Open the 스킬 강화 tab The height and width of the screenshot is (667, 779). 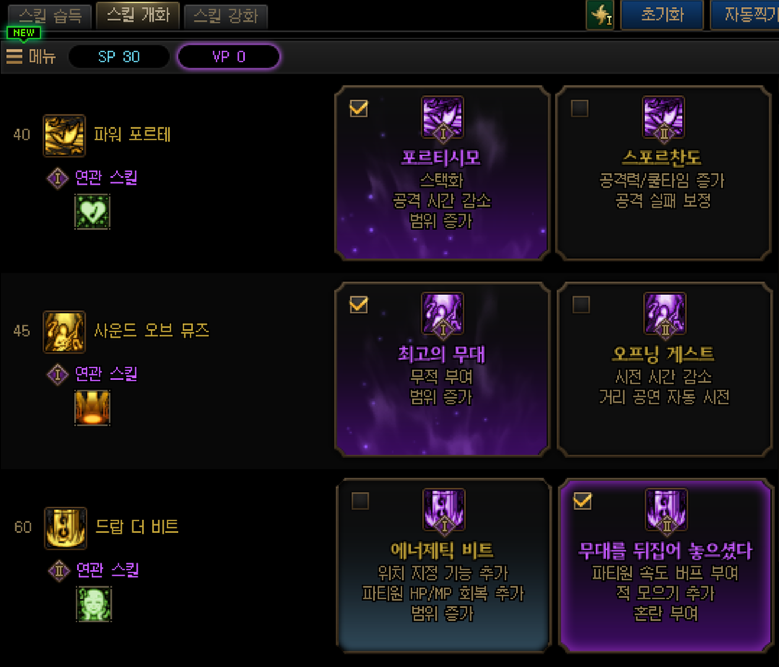click(x=225, y=16)
